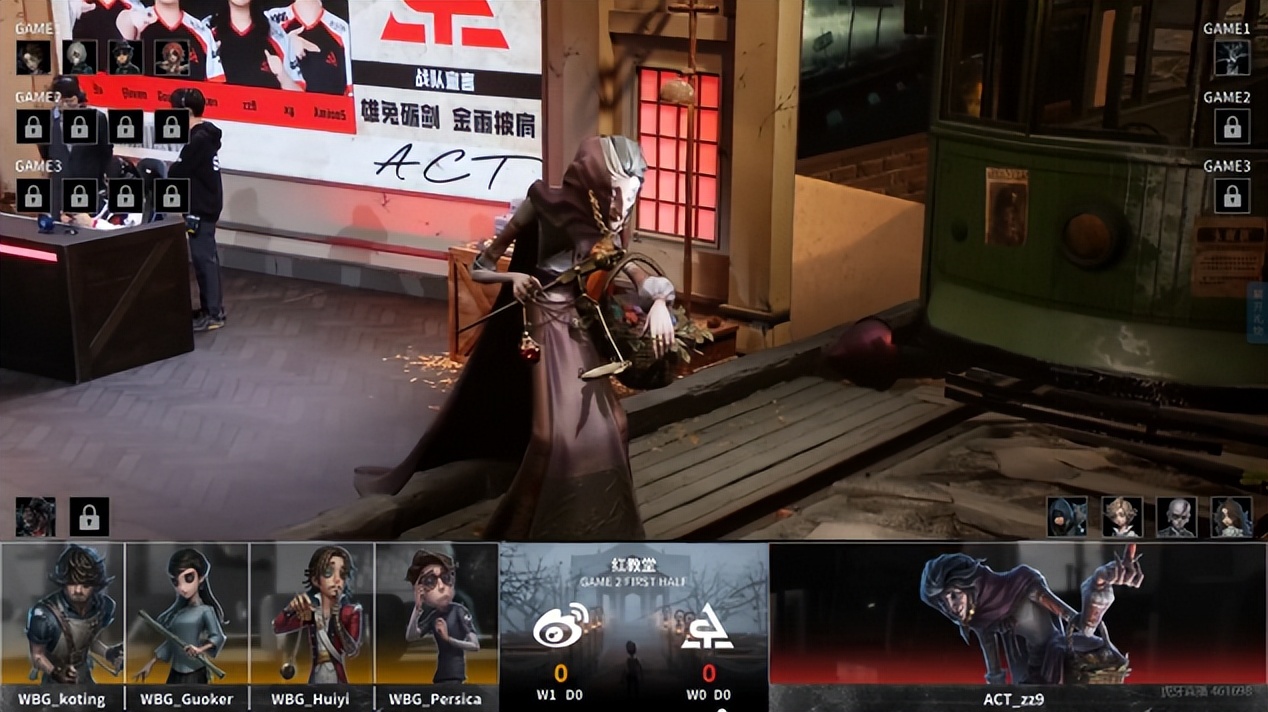1268x712 pixels.
Task: Click the bald character ban icon
Action: (1176, 517)
